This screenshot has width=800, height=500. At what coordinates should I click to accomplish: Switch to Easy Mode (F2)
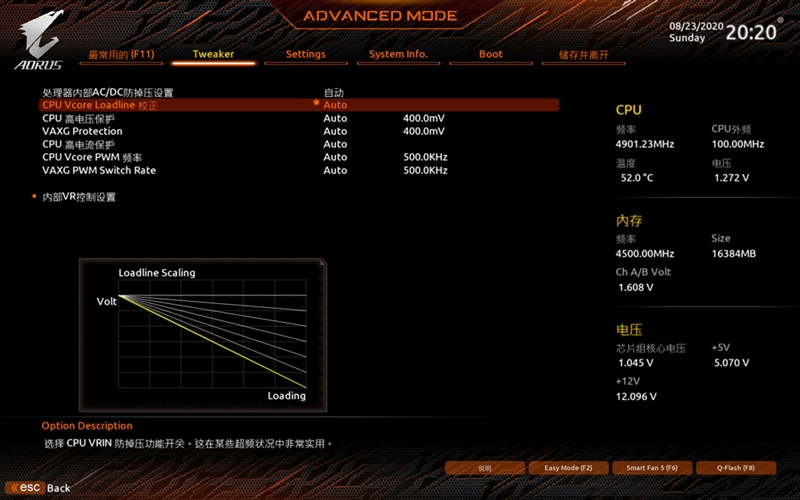tap(568, 468)
